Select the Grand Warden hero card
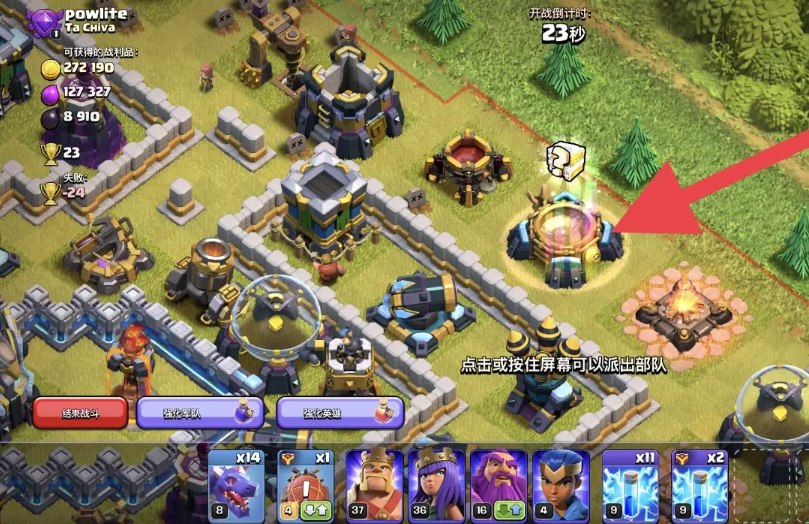This screenshot has width=809, height=524. click(x=499, y=484)
